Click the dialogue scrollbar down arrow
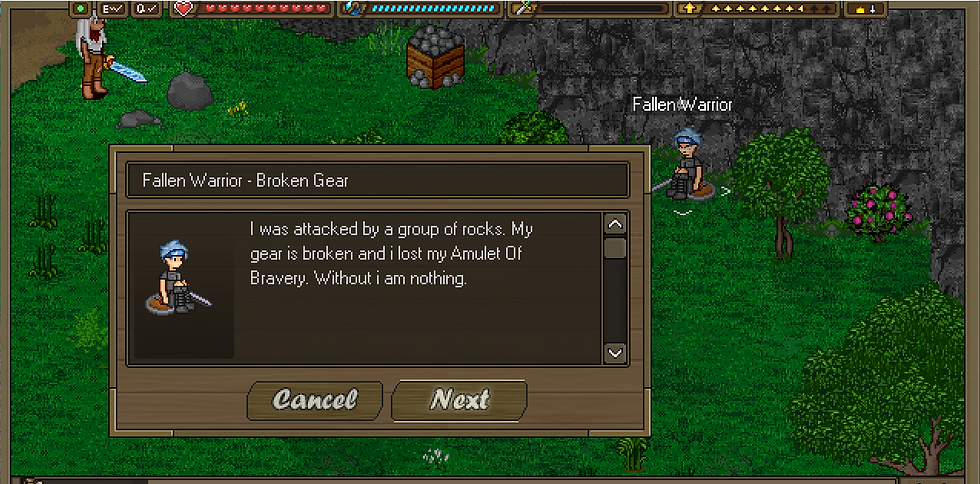The width and height of the screenshot is (980, 484). click(x=615, y=352)
